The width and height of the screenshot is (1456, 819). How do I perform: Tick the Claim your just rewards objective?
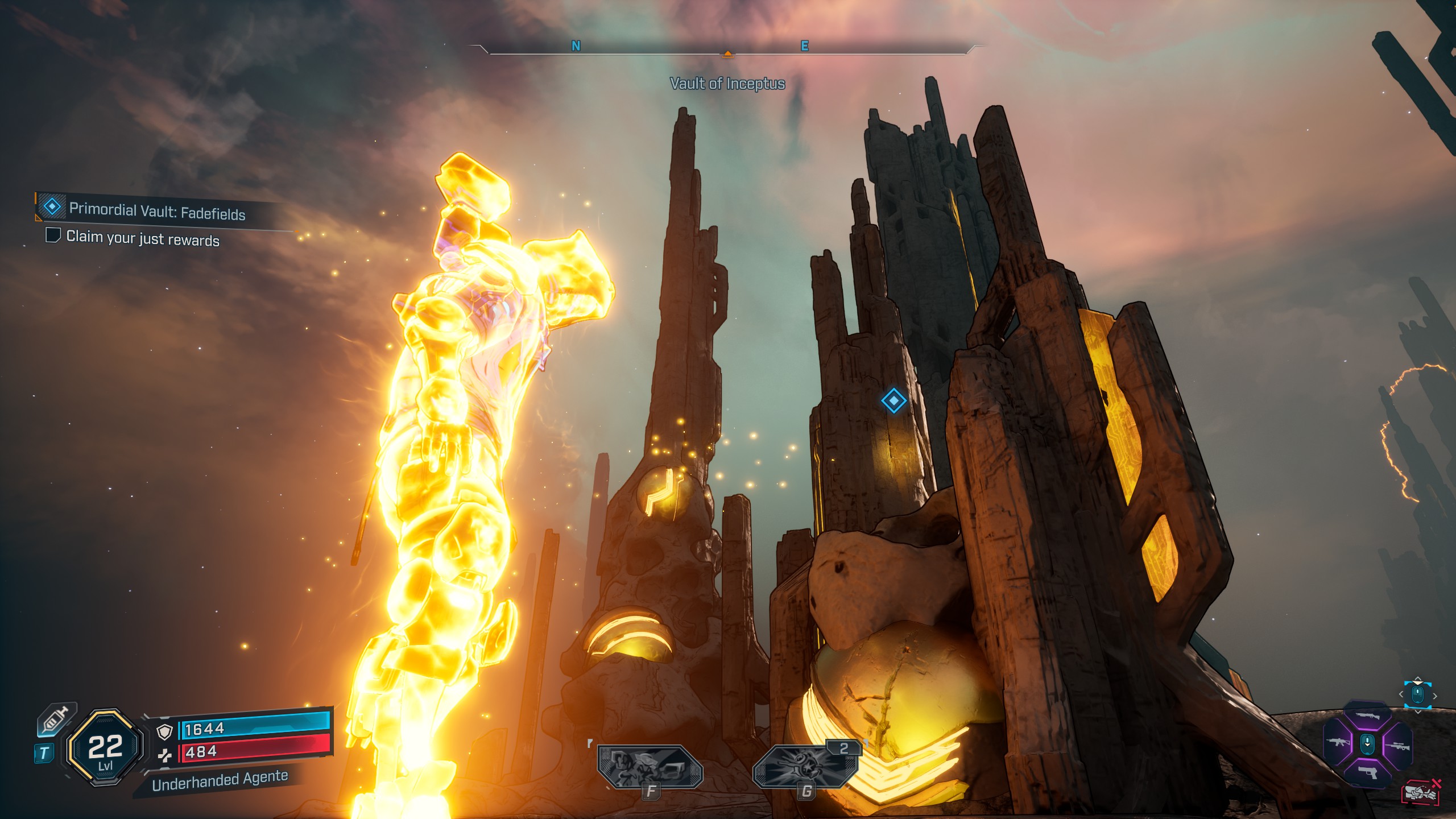53,235
